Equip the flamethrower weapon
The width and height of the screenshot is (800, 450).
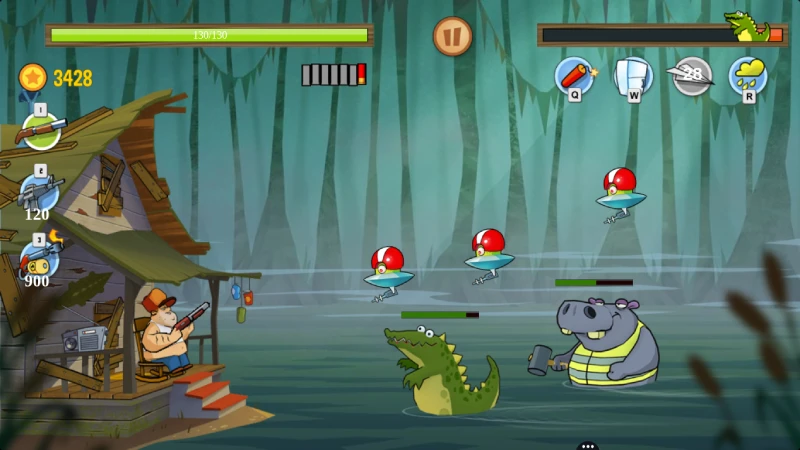40,258
